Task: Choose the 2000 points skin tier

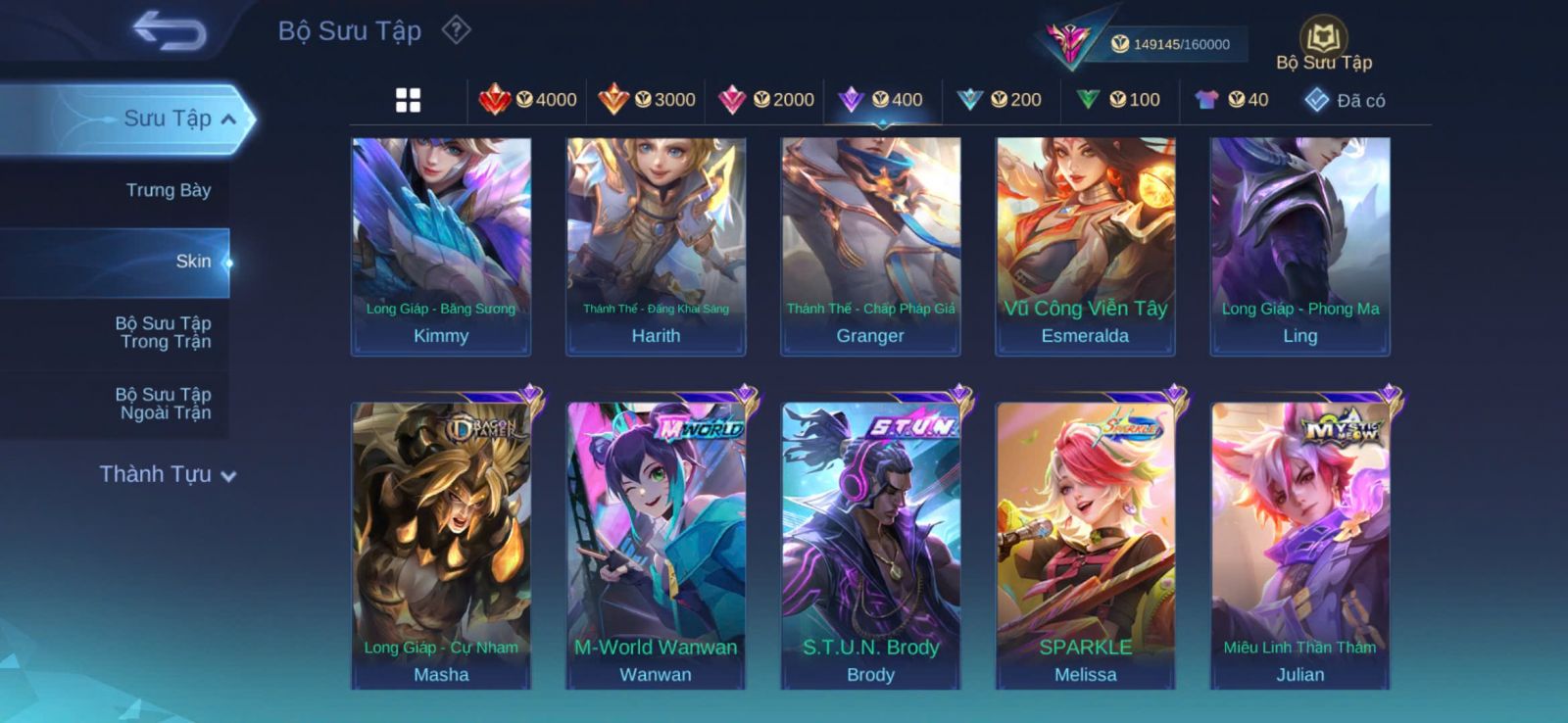Action: coord(765,100)
